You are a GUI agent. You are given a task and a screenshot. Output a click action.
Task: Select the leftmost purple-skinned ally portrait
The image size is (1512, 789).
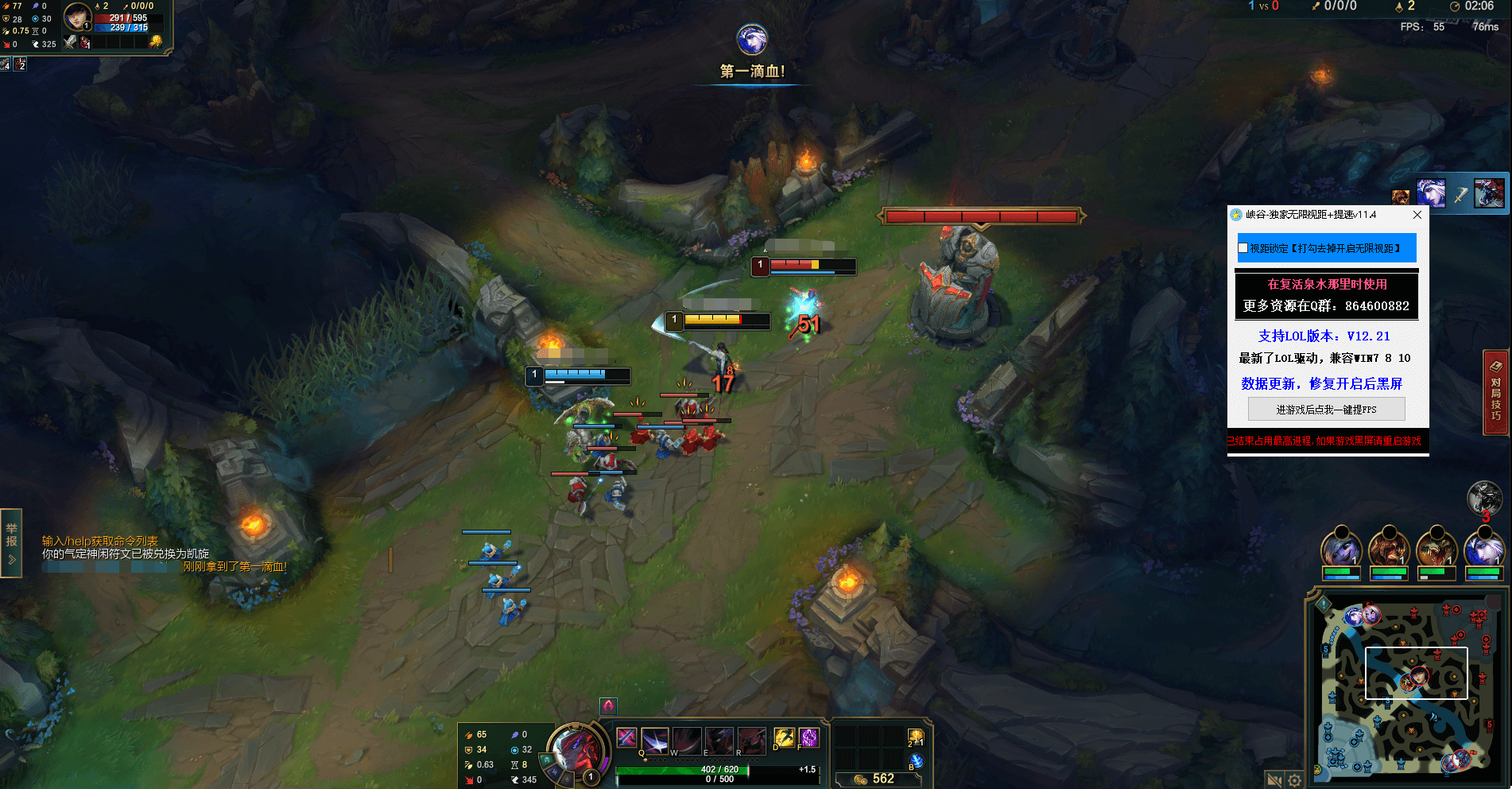pyautogui.click(x=1341, y=550)
